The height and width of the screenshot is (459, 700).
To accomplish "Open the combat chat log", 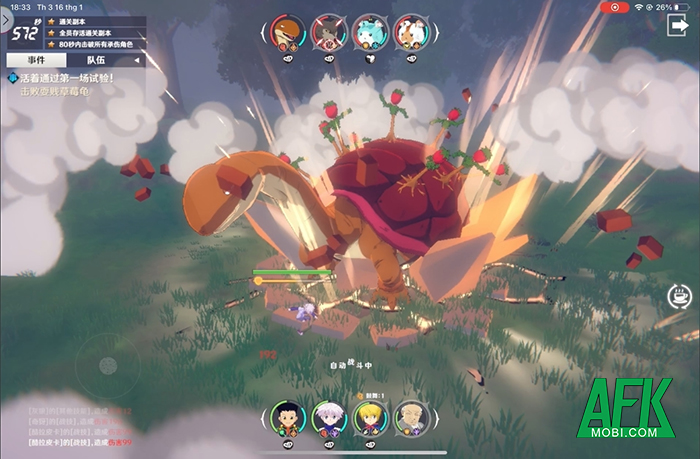I will click(78, 427).
